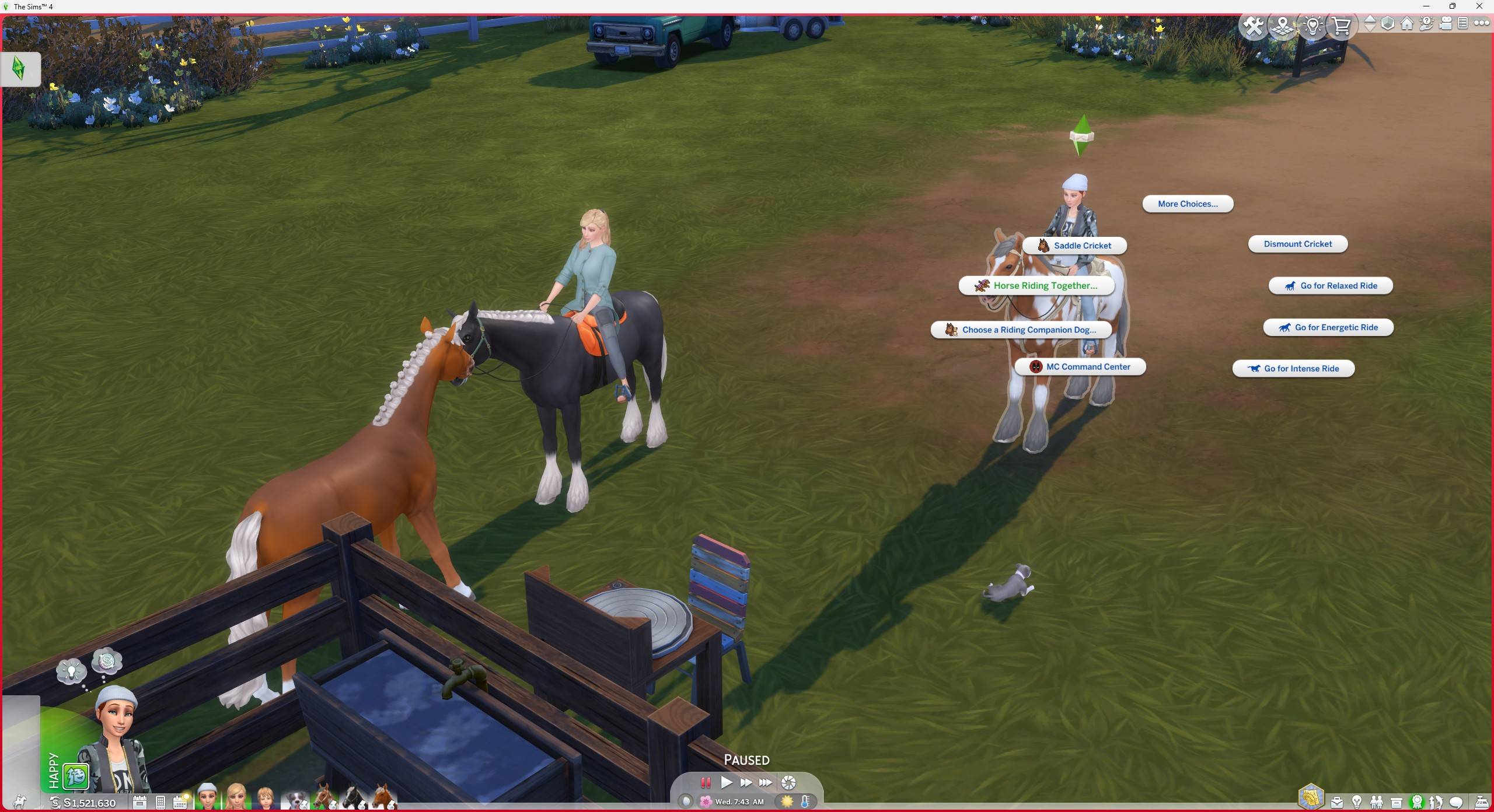Open the Achievements ribbon panel icon
The image size is (1494, 812).
pyautogui.click(x=1417, y=802)
